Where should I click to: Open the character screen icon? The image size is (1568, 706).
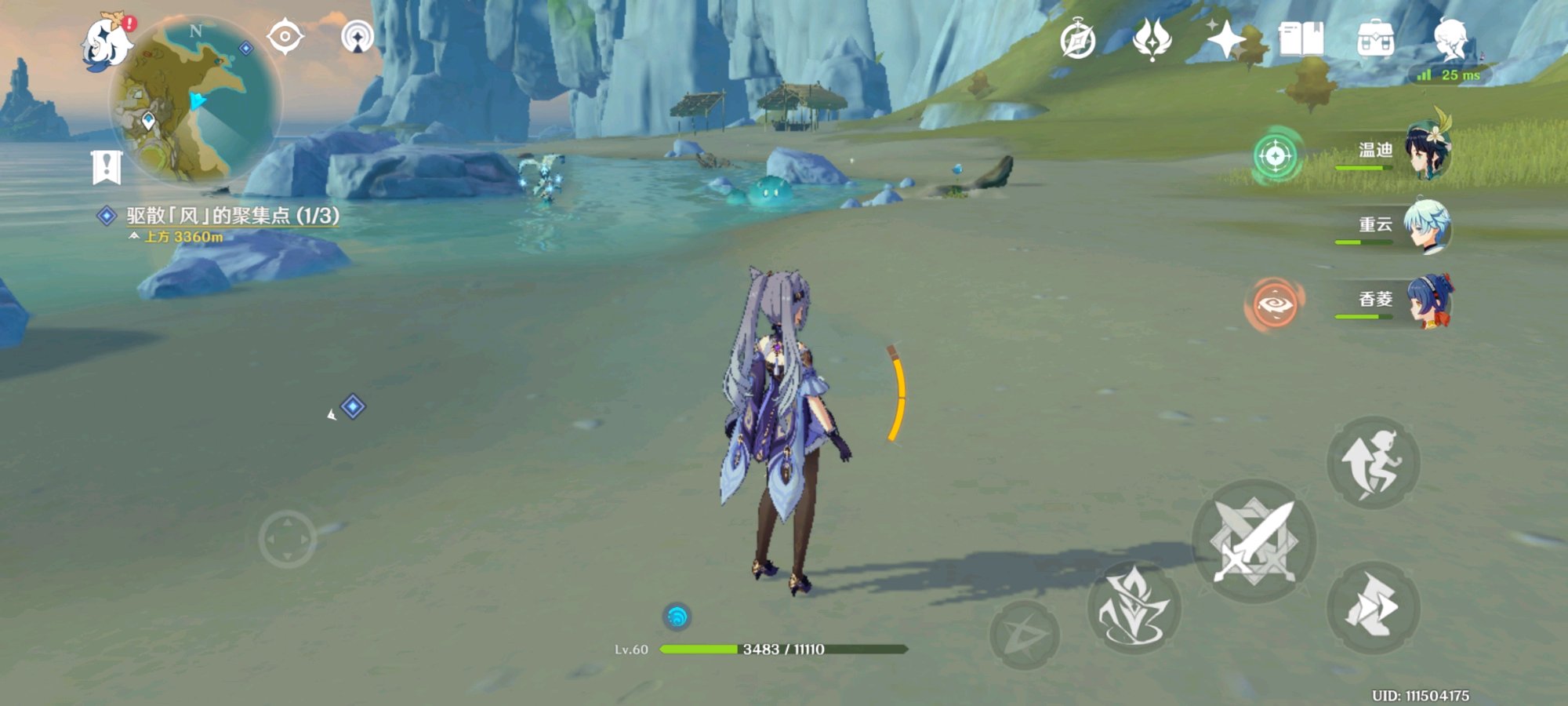click(x=1450, y=39)
